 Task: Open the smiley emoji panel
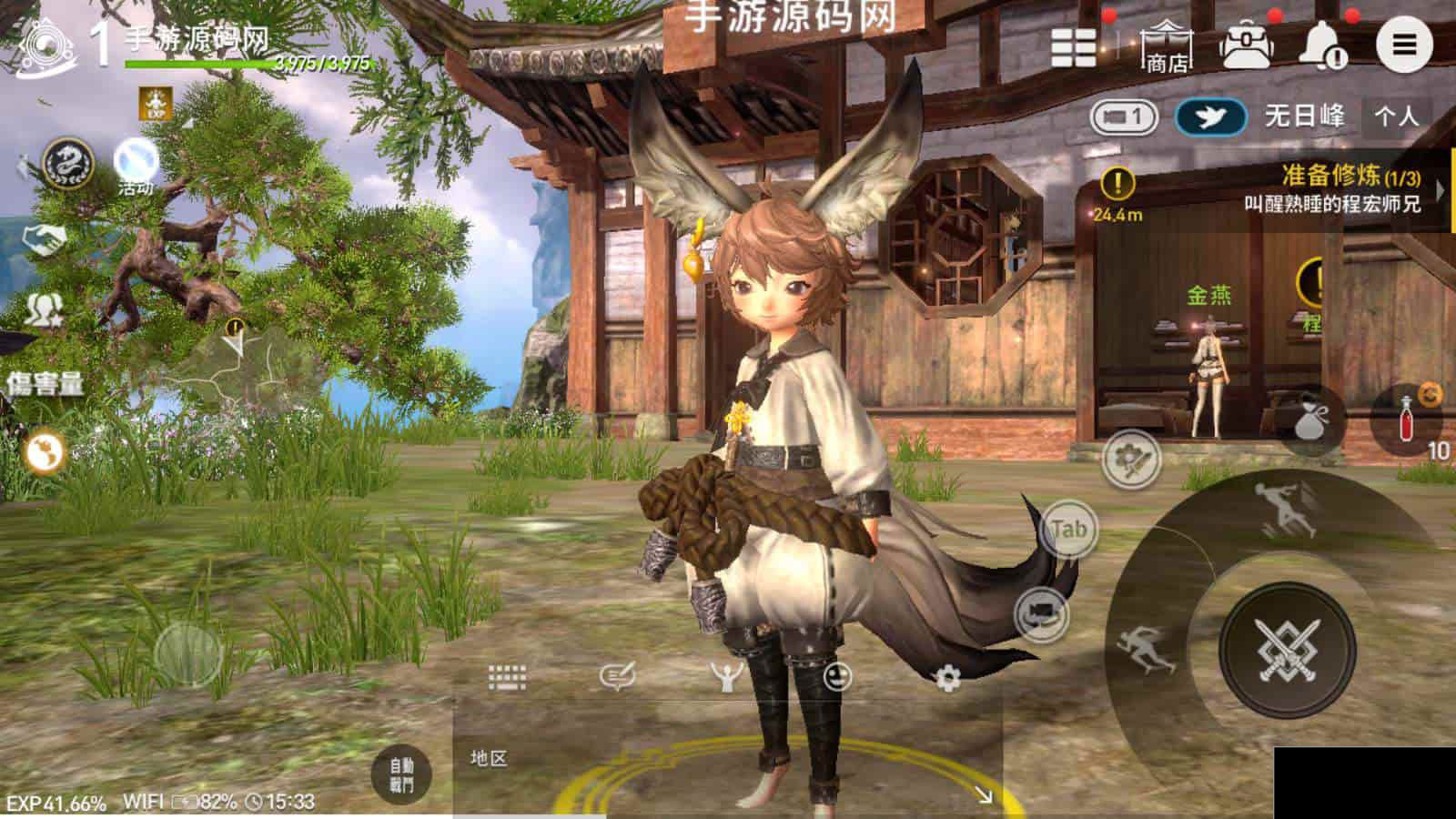coord(837,676)
